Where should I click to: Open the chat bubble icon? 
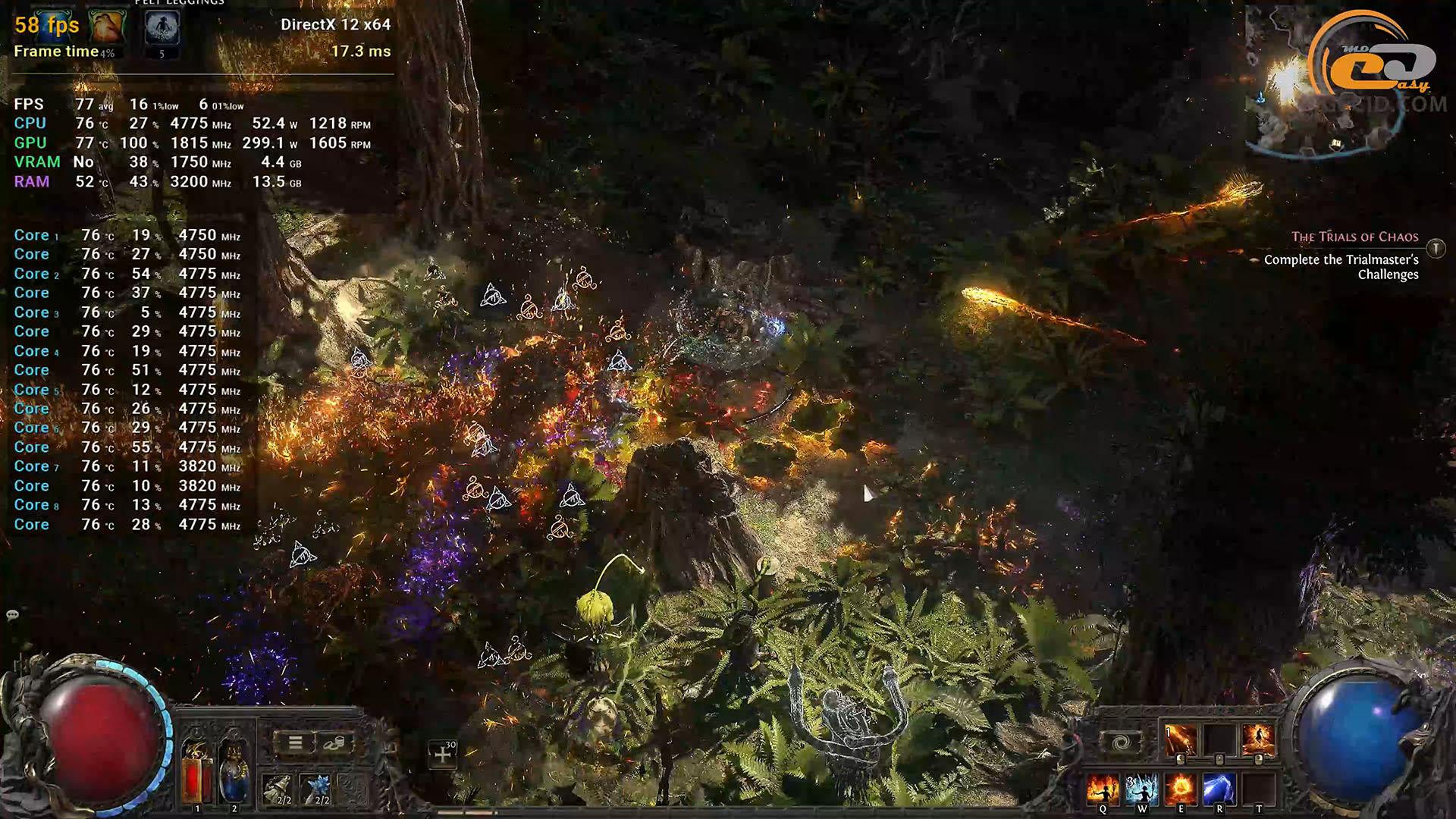(x=13, y=615)
